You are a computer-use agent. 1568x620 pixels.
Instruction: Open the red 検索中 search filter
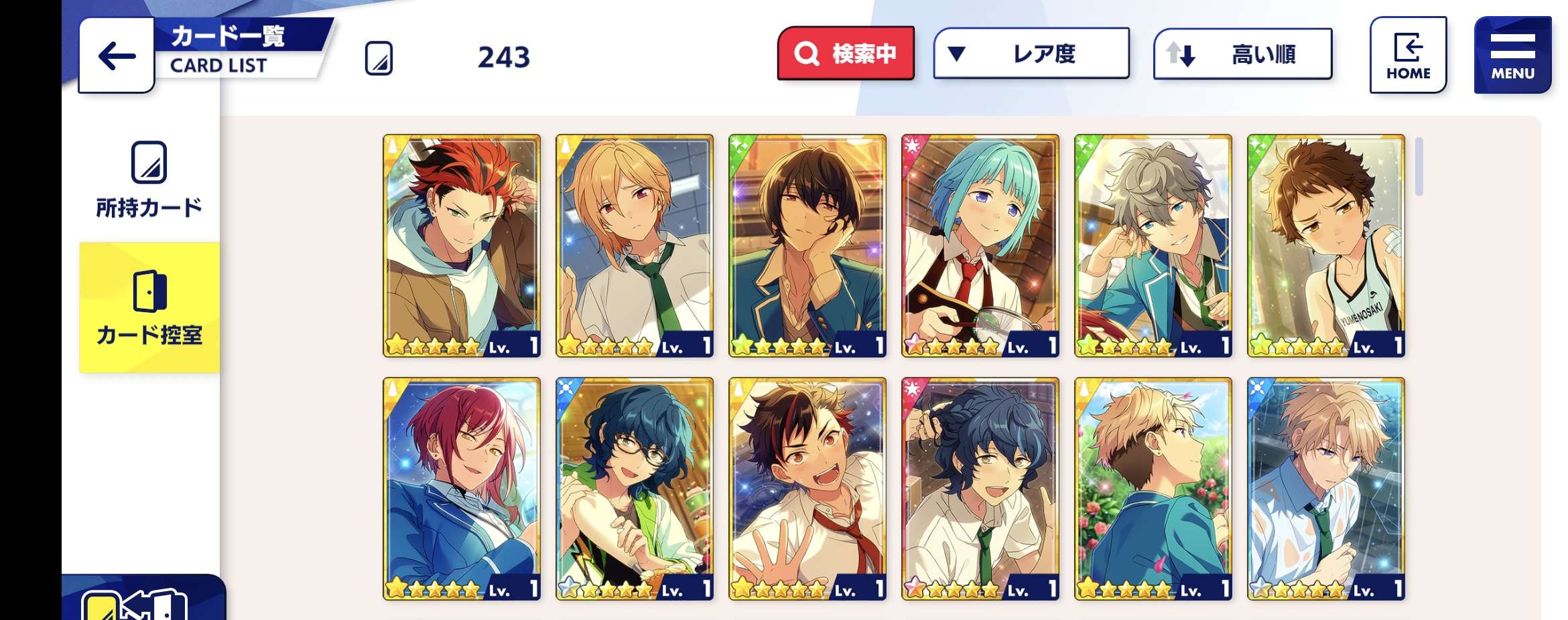tap(846, 54)
